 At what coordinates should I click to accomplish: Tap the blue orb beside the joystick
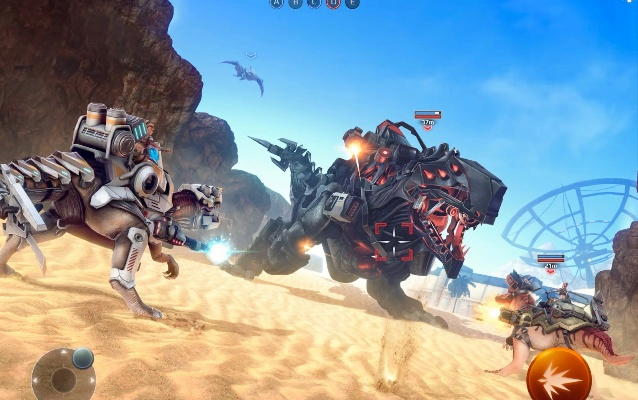[x=83, y=358]
